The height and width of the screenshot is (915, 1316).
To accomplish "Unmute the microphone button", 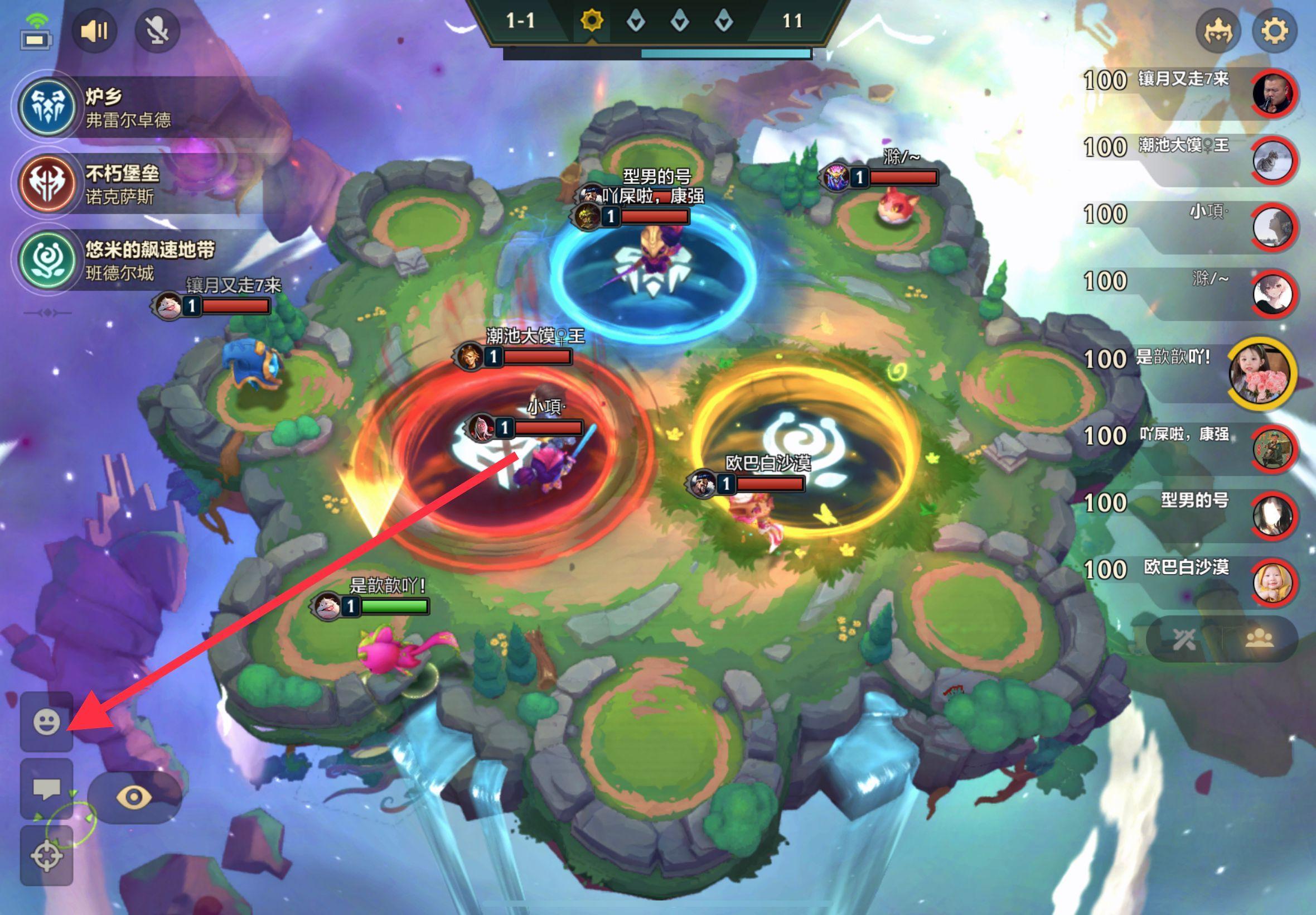I will (x=157, y=31).
